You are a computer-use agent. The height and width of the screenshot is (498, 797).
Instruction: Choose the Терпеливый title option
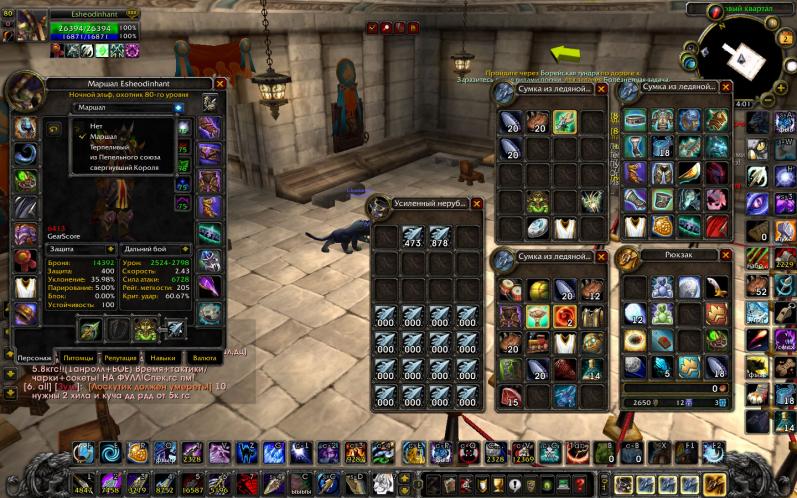[x=111, y=146]
